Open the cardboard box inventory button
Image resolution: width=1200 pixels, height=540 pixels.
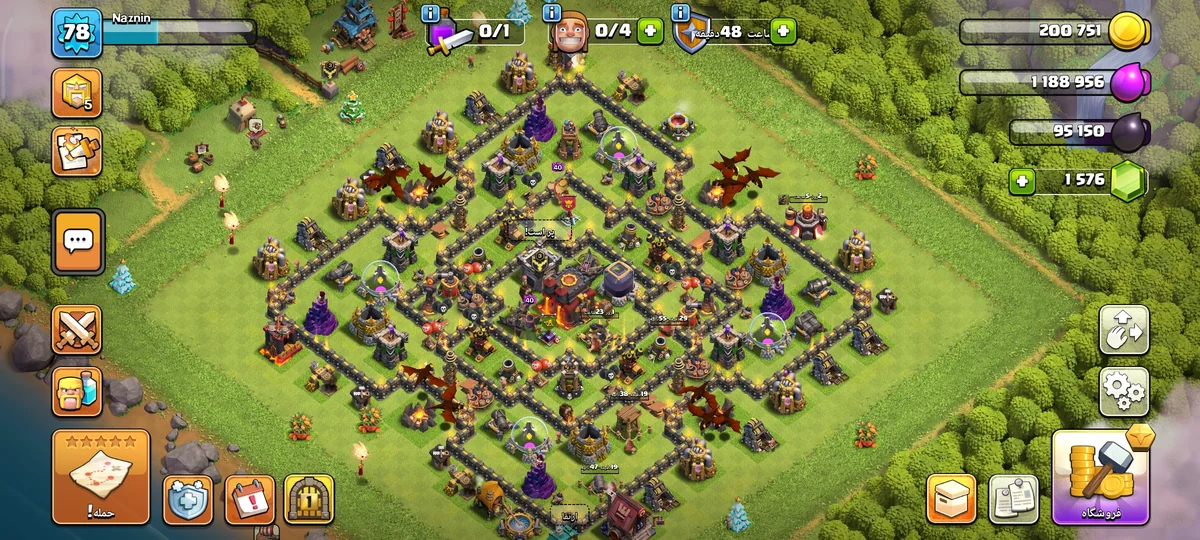951,498
